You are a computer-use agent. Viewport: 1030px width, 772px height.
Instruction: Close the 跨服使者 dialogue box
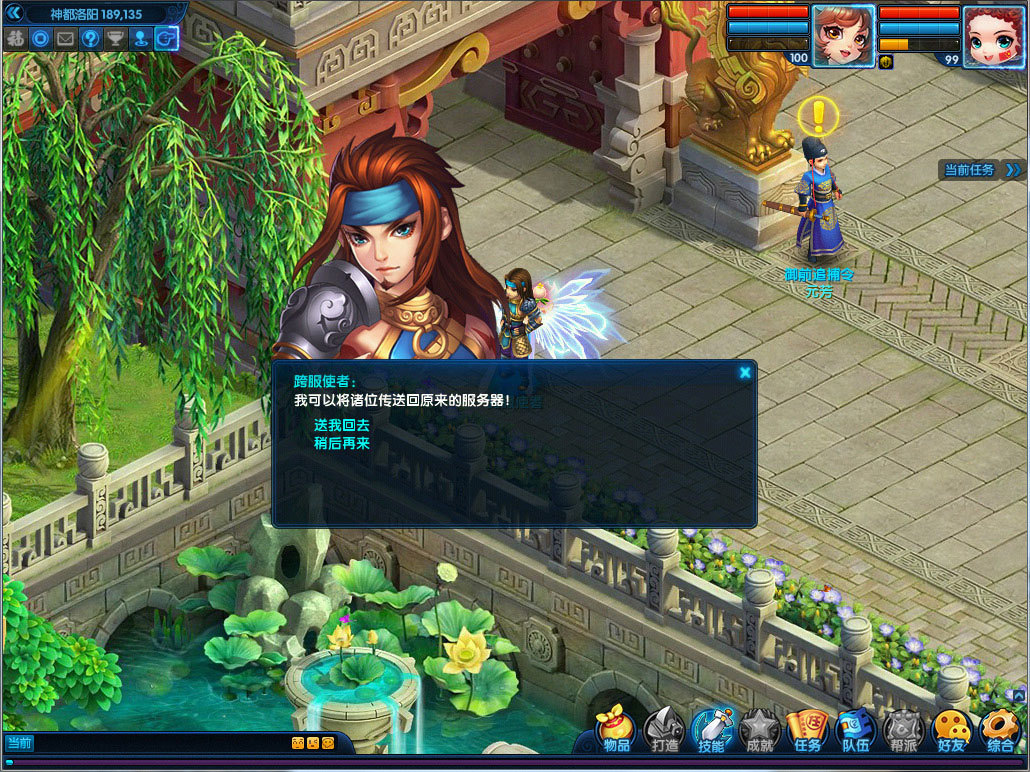(x=745, y=372)
